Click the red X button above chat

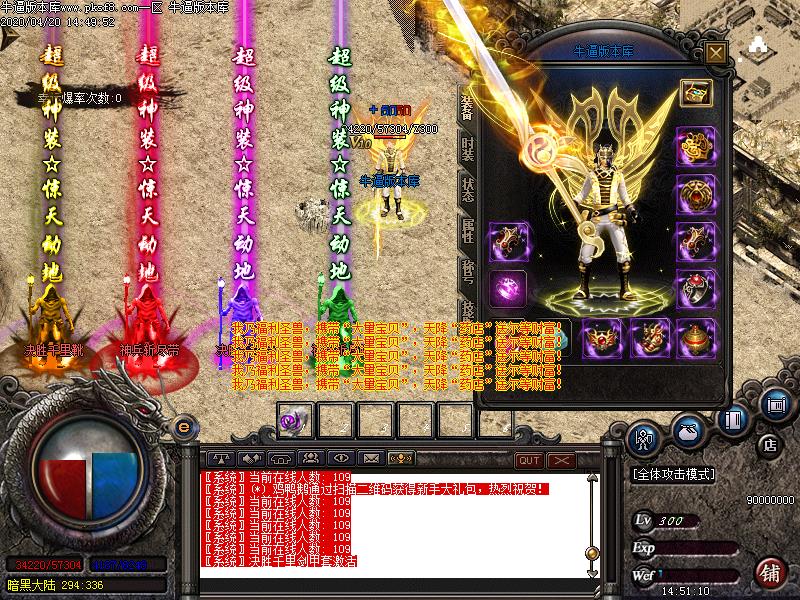click(561, 460)
